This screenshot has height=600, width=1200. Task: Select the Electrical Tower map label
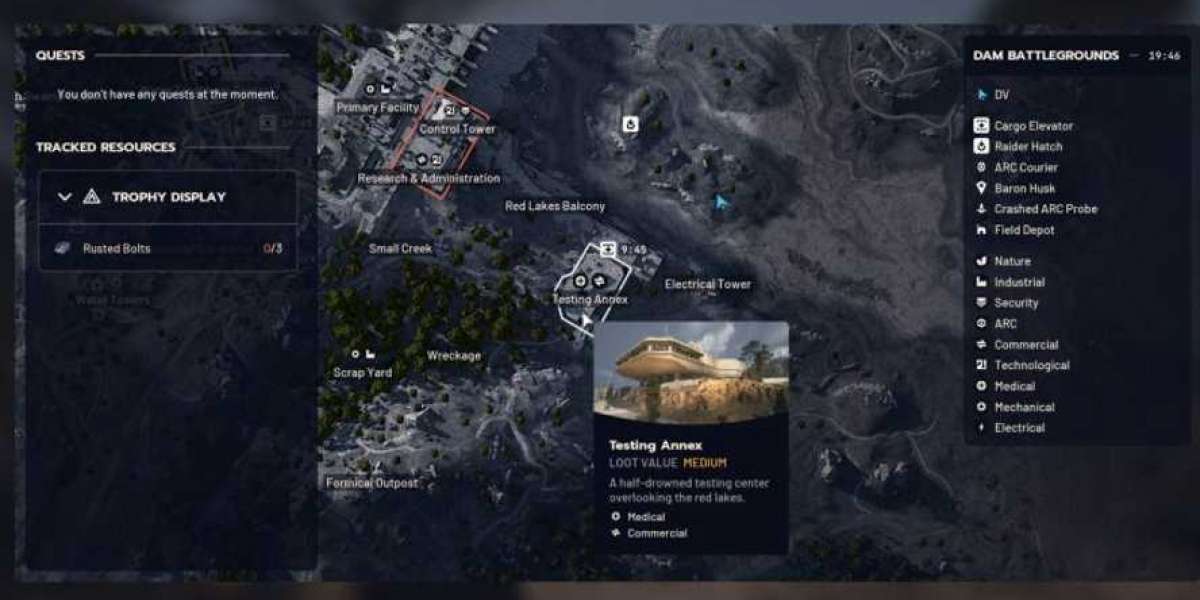707,284
